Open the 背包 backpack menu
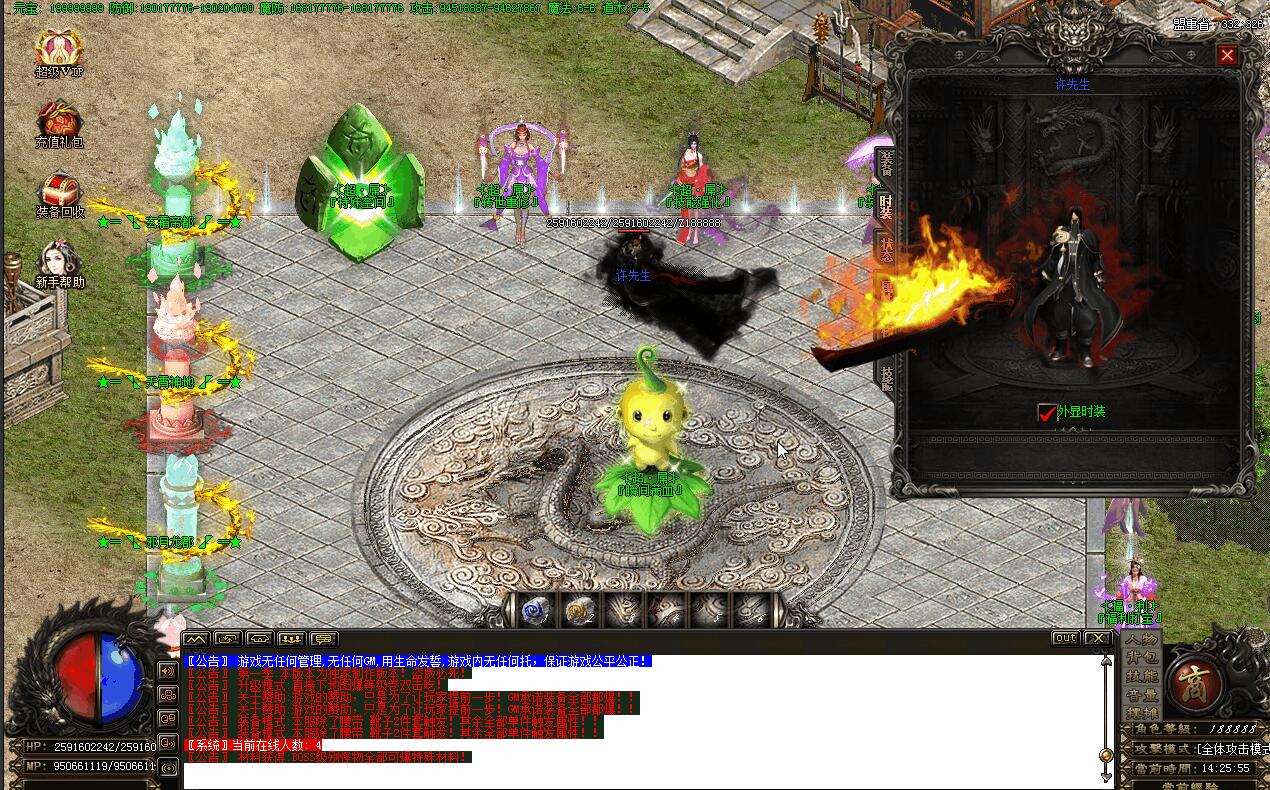This screenshot has width=1270, height=790. 1141,657
